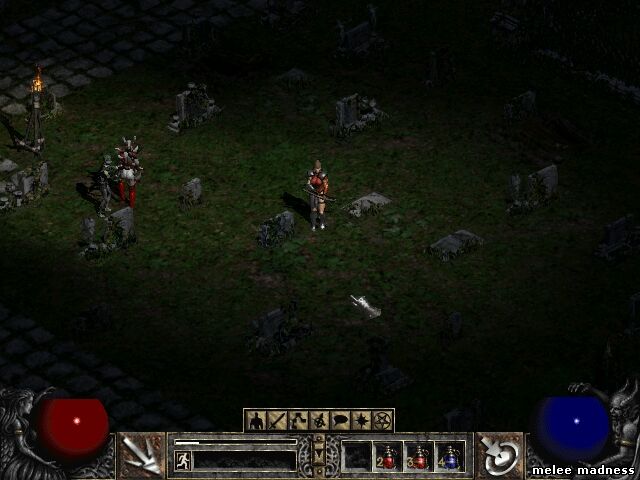Open the character screen figure icon

coord(256,421)
